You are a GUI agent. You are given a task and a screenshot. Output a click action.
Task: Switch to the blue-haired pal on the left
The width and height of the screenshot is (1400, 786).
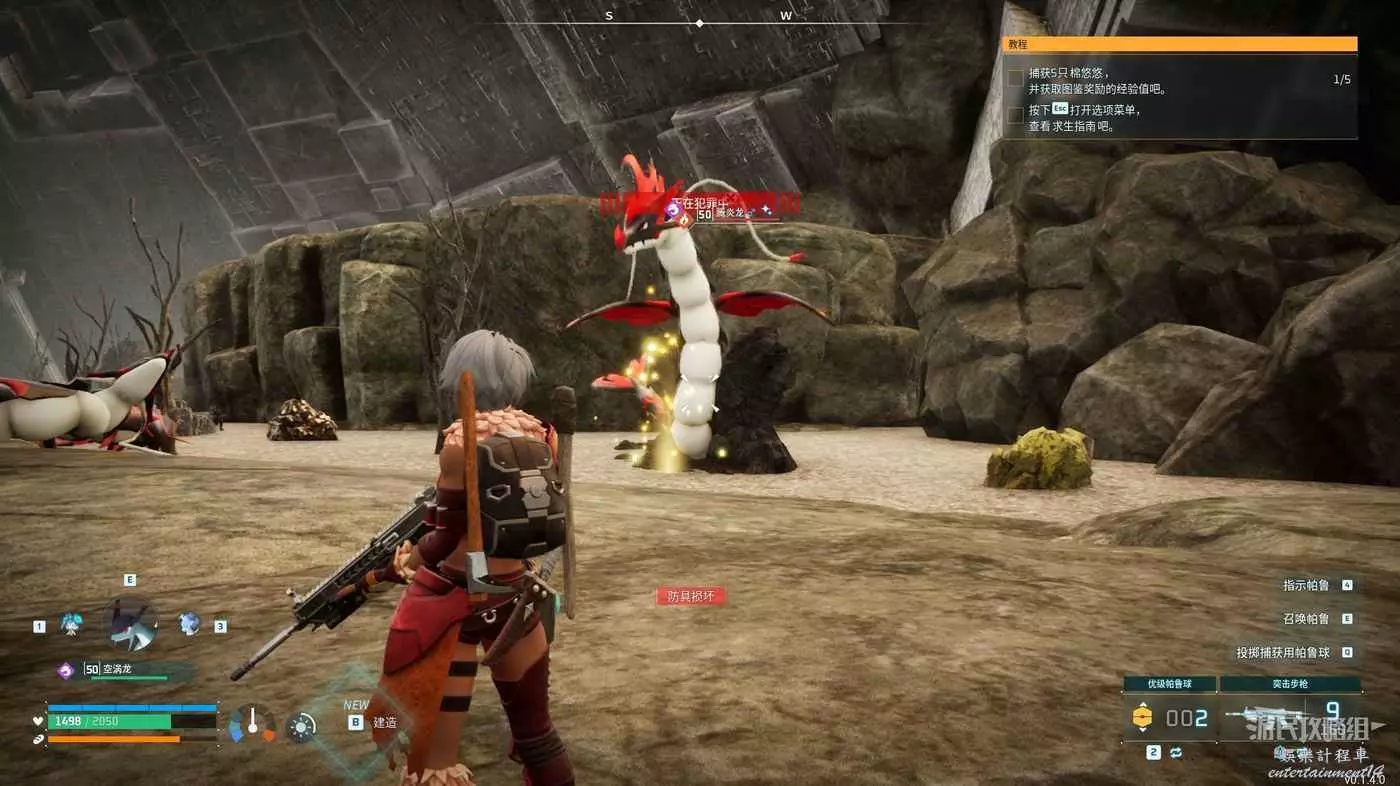(x=71, y=624)
